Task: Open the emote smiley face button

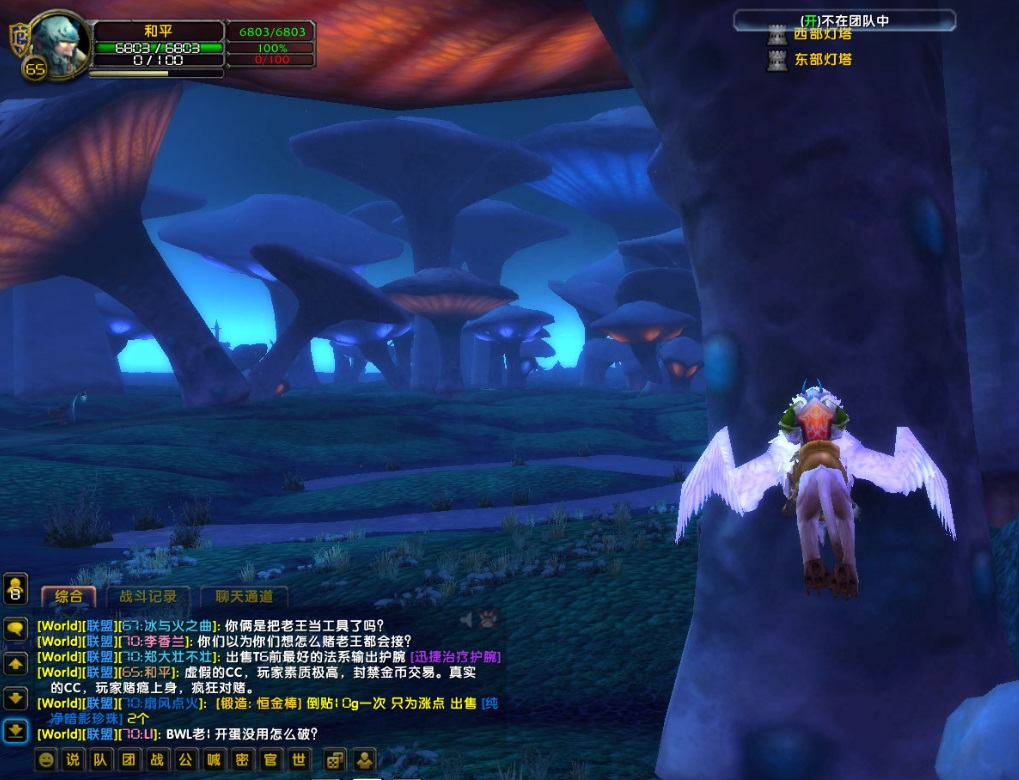Action: click(46, 759)
